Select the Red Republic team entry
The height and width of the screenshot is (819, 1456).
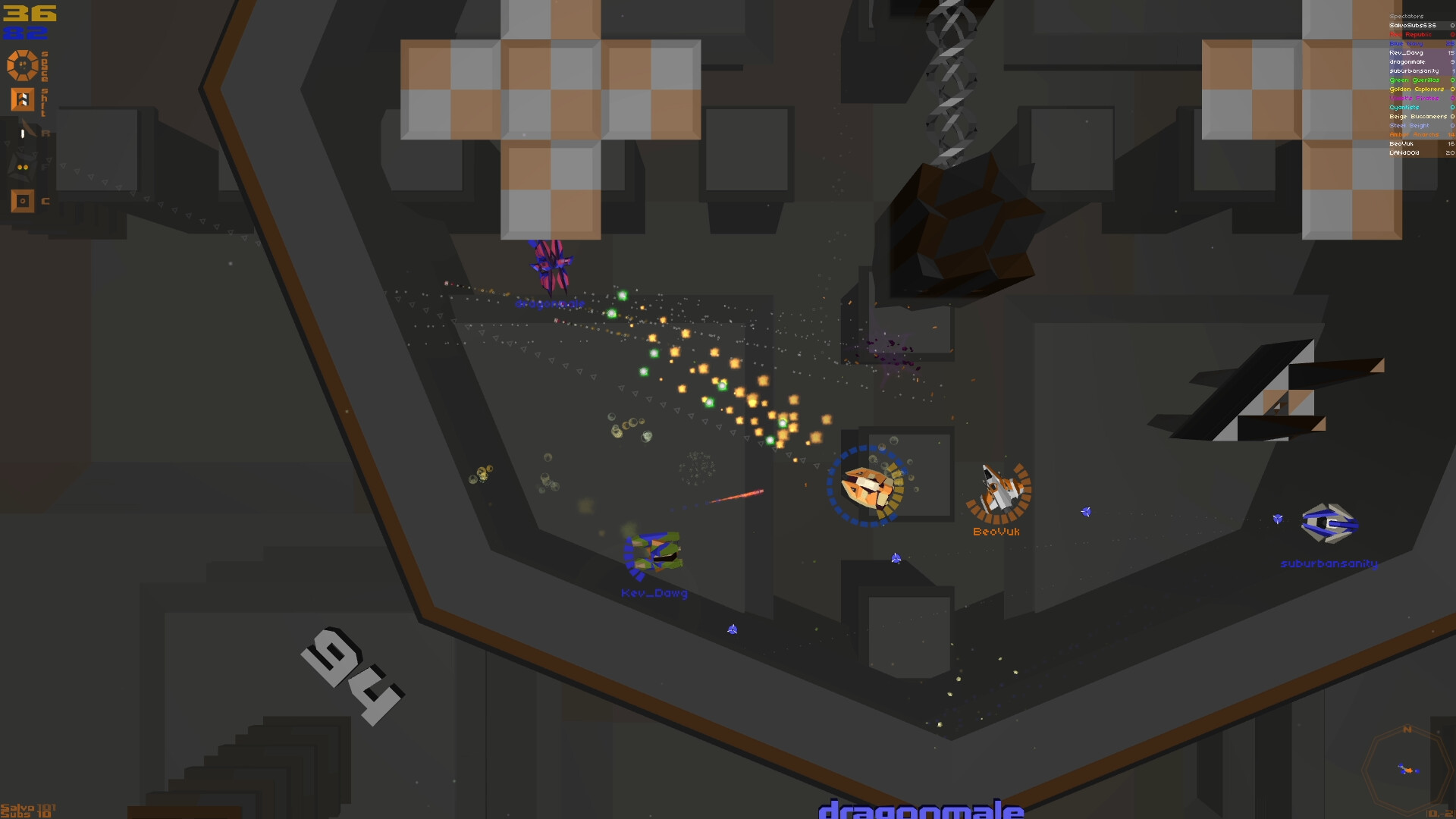tap(1414, 34)
